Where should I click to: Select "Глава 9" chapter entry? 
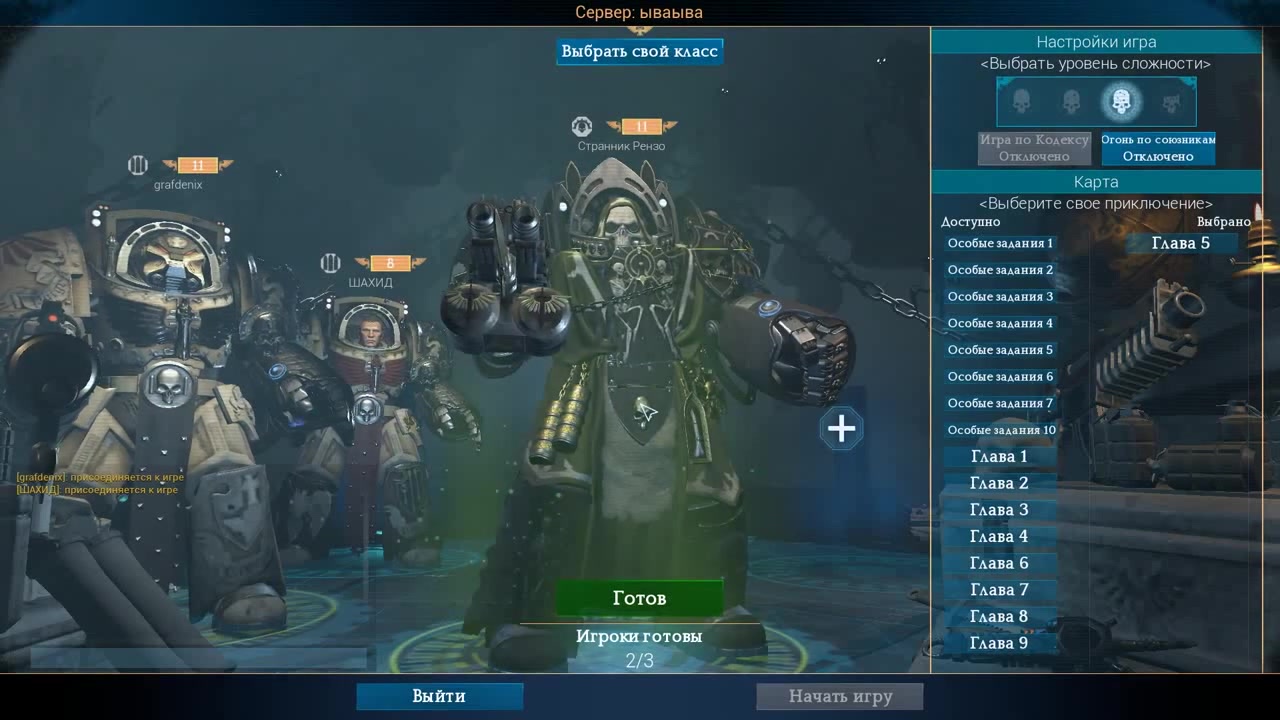tap(999, 643)
